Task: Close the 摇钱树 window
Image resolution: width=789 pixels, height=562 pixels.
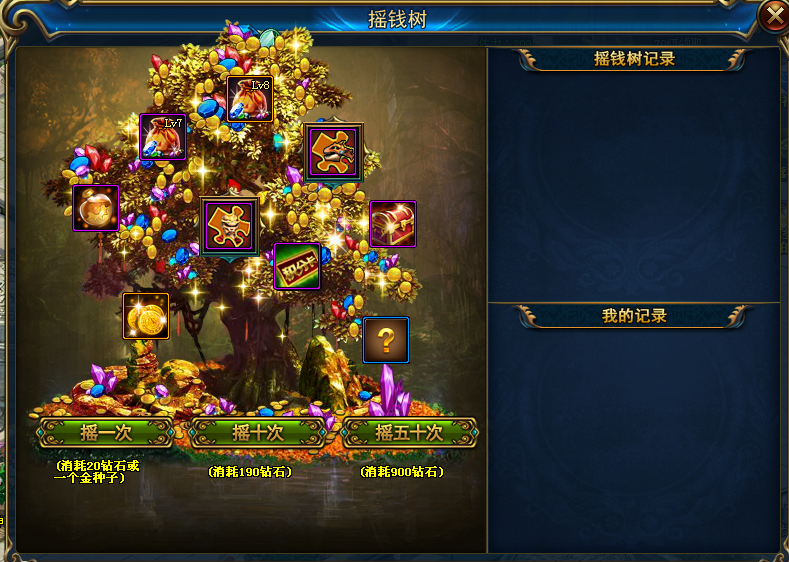Action: click(x=773, y=15)
